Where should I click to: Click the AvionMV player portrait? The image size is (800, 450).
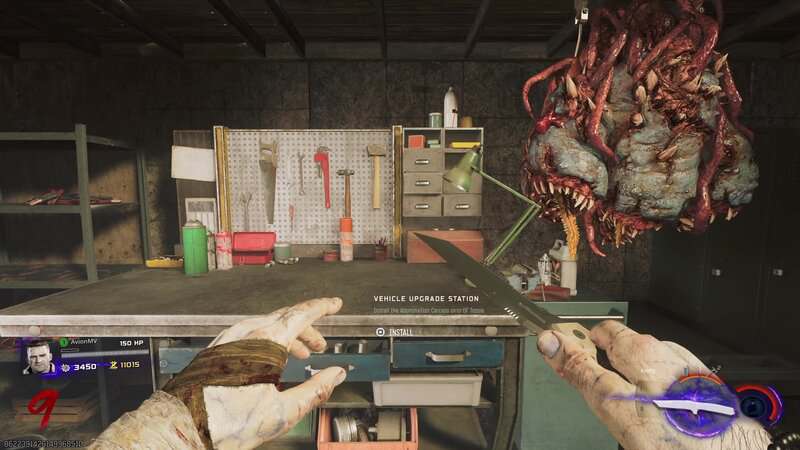tap(40, 358)
